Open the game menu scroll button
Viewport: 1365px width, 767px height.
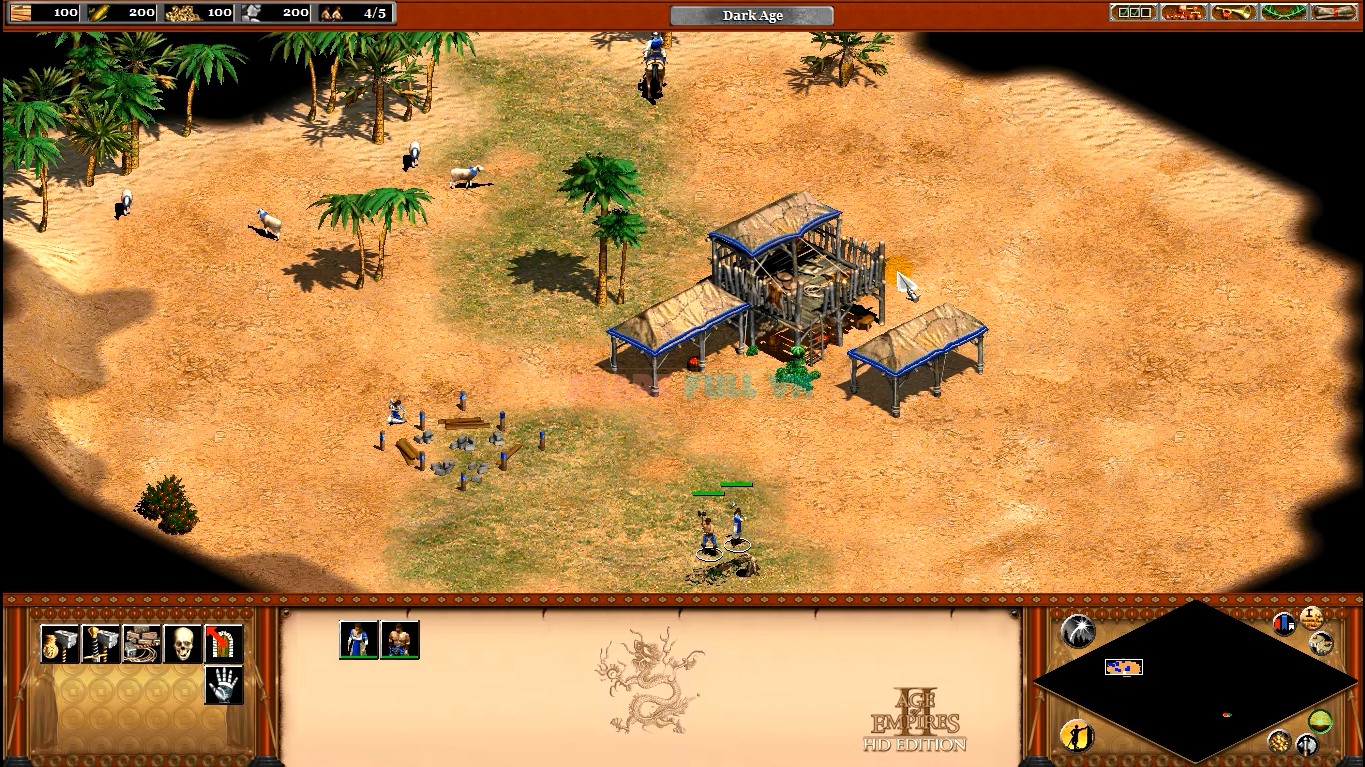tap(1334, 12)
